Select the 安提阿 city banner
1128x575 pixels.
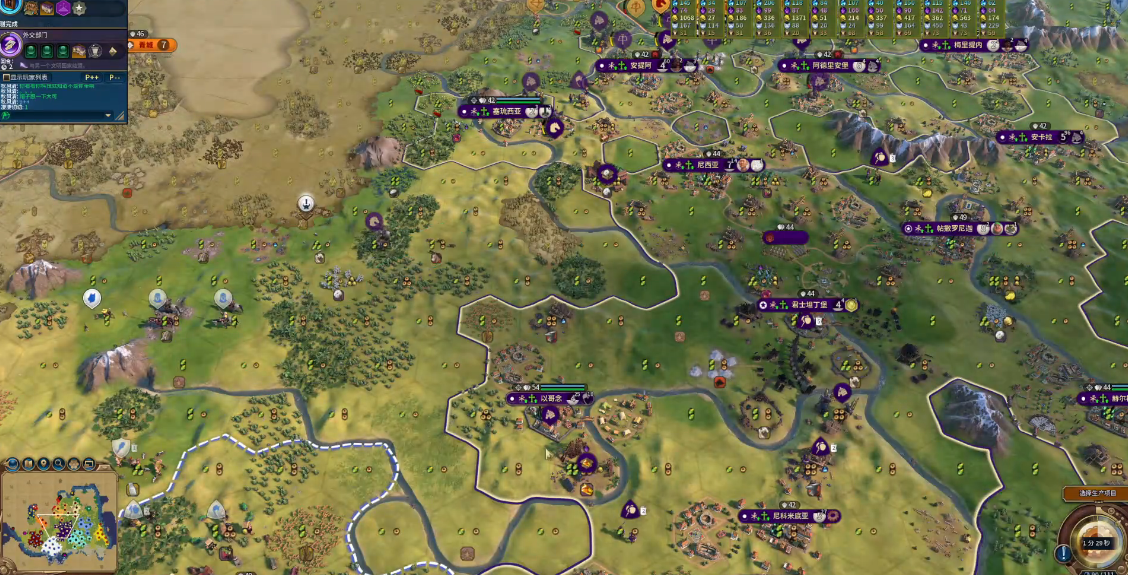point(641,66)
